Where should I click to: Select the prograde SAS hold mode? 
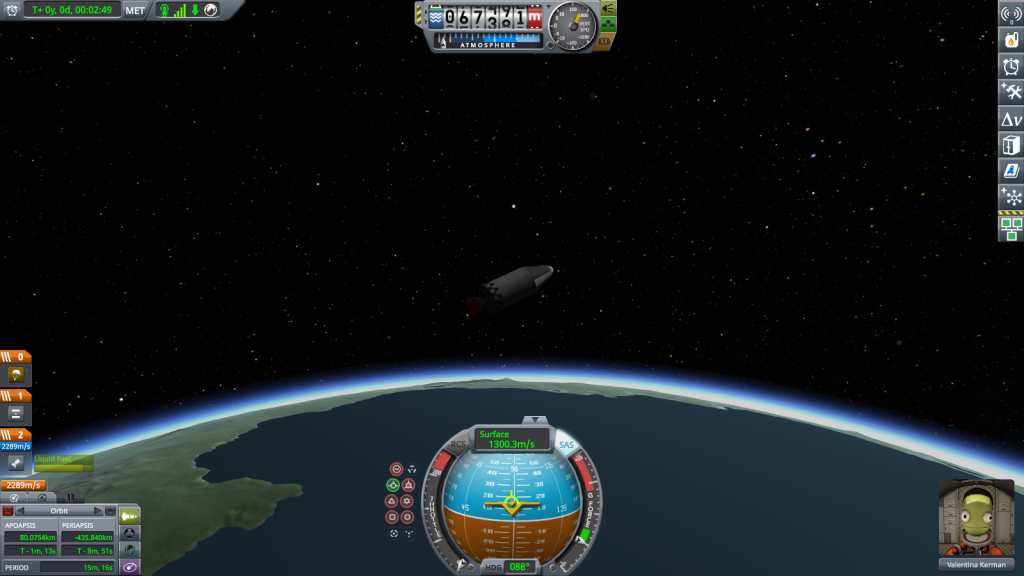pos(393,485)
